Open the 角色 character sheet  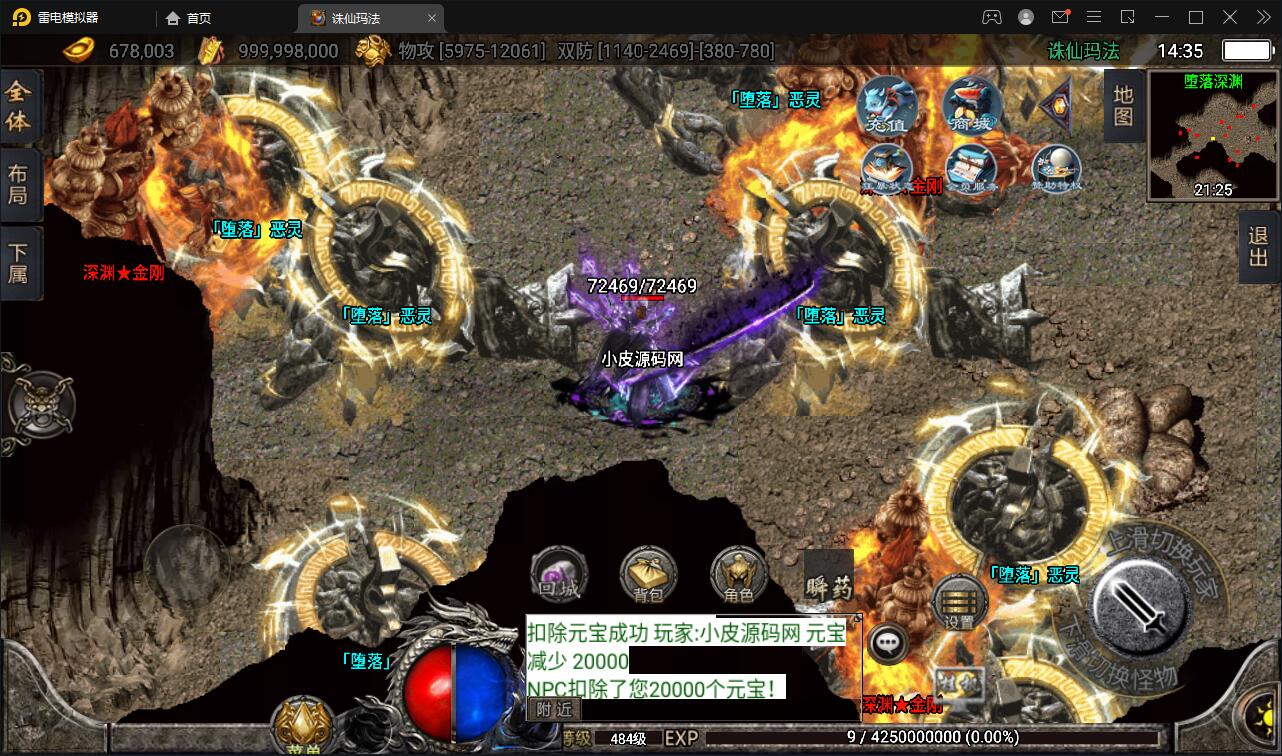(x=738, y=575)
